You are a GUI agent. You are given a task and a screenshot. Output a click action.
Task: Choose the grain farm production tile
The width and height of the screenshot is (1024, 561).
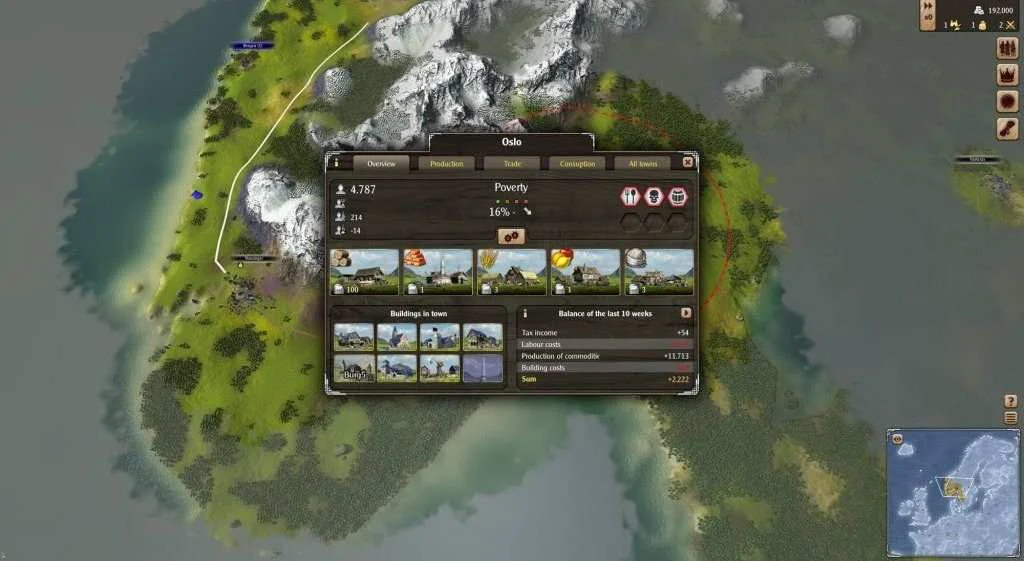point(511,272)
